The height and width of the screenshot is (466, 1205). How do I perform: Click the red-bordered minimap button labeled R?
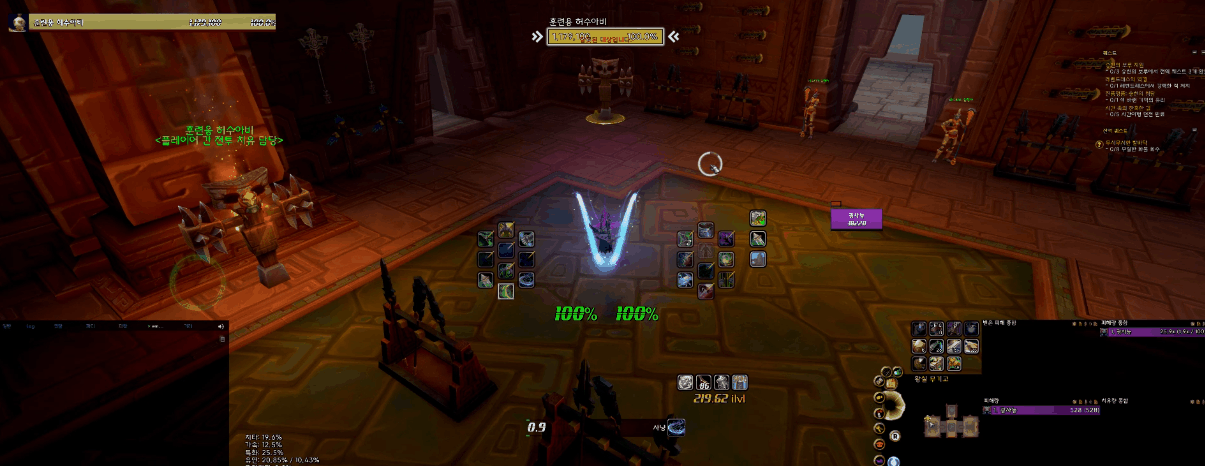894,434
